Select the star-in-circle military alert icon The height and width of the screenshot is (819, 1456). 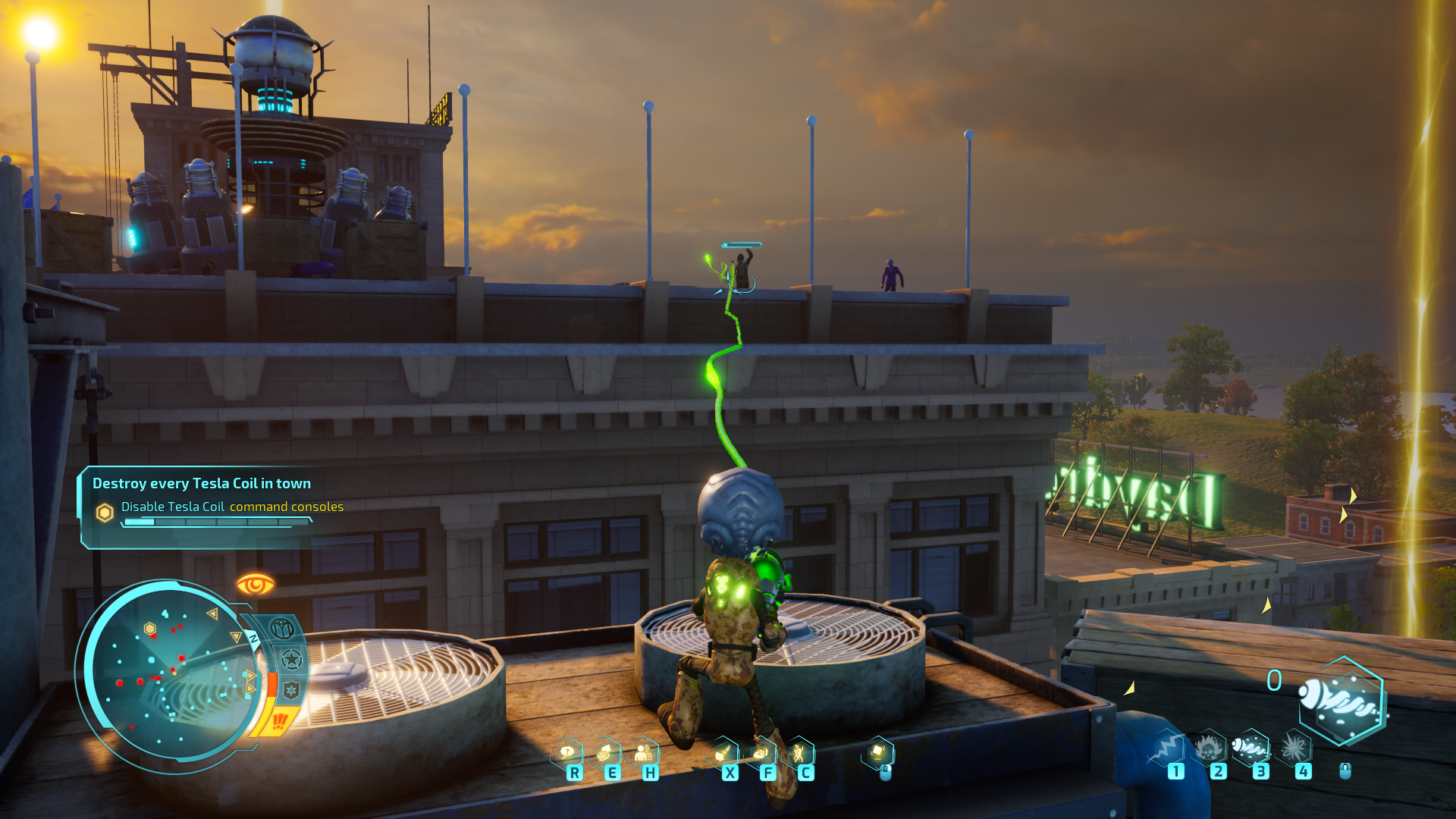291,660
